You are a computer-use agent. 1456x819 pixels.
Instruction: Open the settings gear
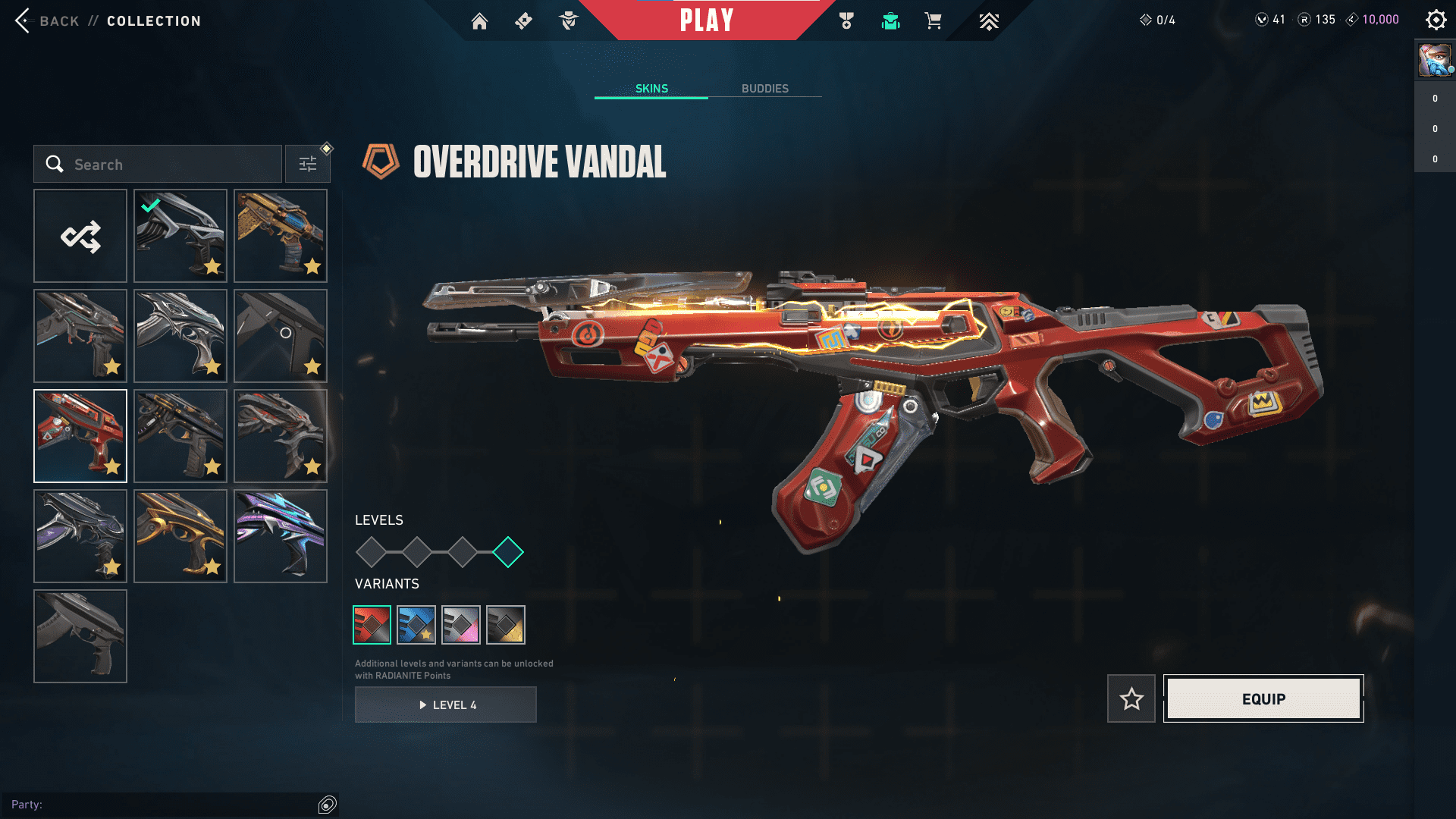(1436, 20)
